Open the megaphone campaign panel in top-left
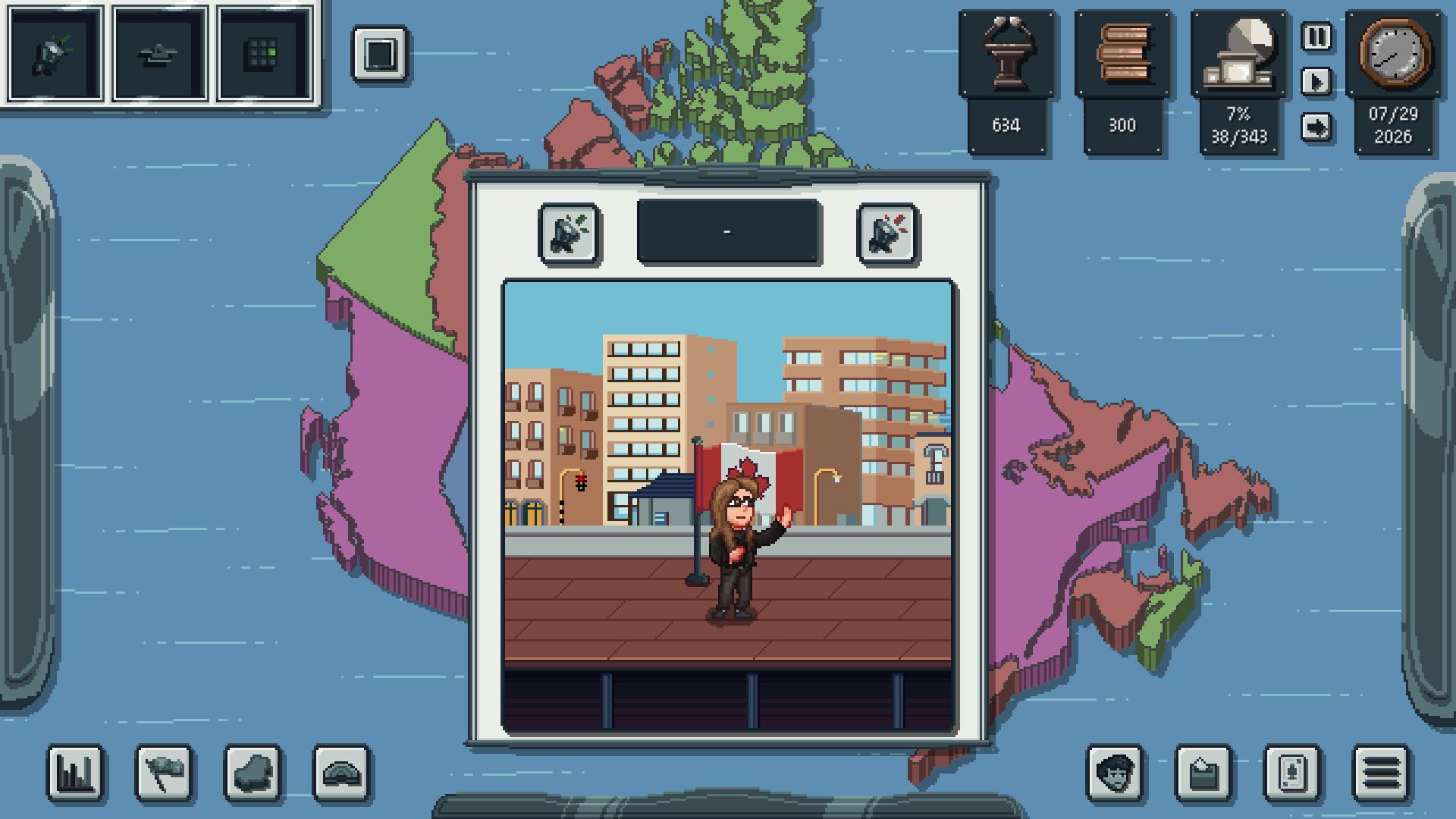Image resolution: width=1456 pixels, height=819 pixels. (55, 54)
